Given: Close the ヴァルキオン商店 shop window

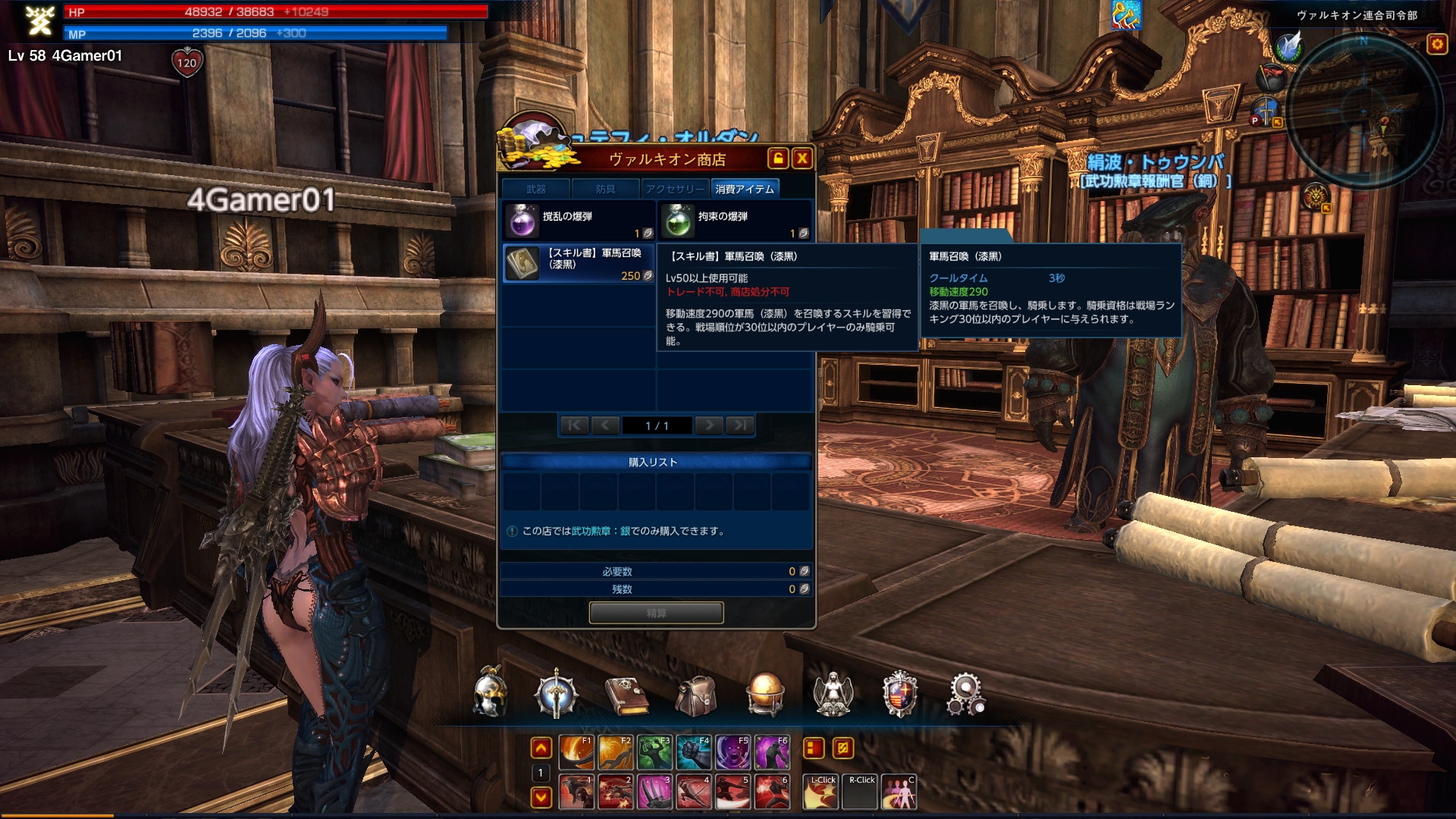Looking at the screenshot, I should [x=802, y=158].
